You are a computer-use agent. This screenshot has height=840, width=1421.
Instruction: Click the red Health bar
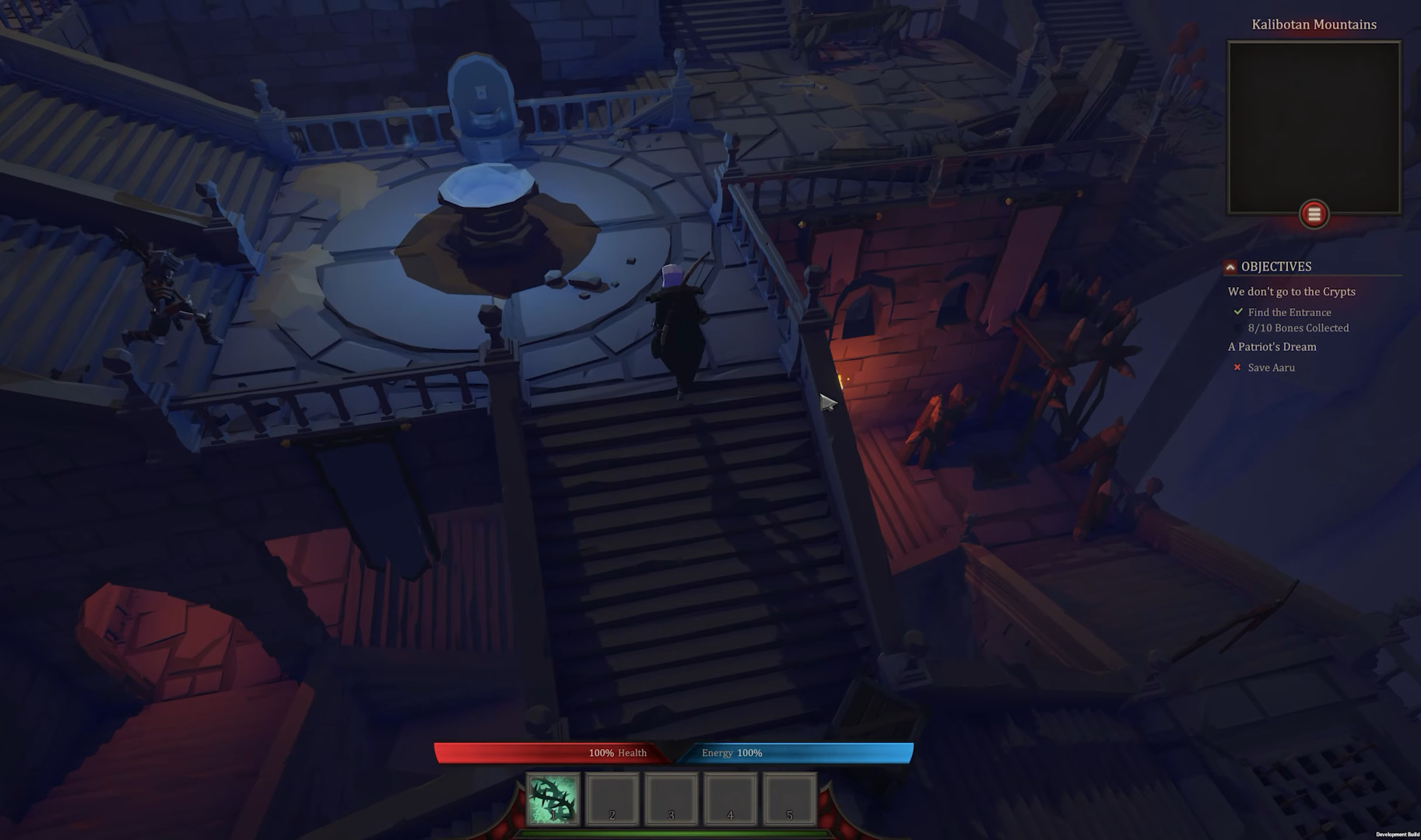(x=553, y=752)
